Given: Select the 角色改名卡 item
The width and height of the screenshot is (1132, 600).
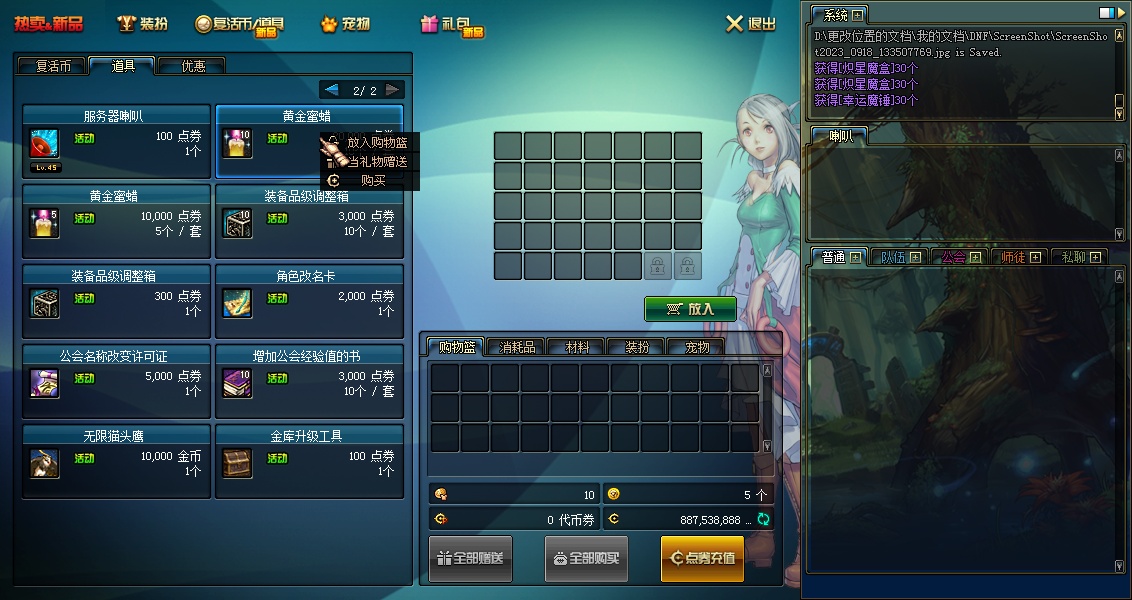Looking at the screenshot, I should [x=309, y=301].
